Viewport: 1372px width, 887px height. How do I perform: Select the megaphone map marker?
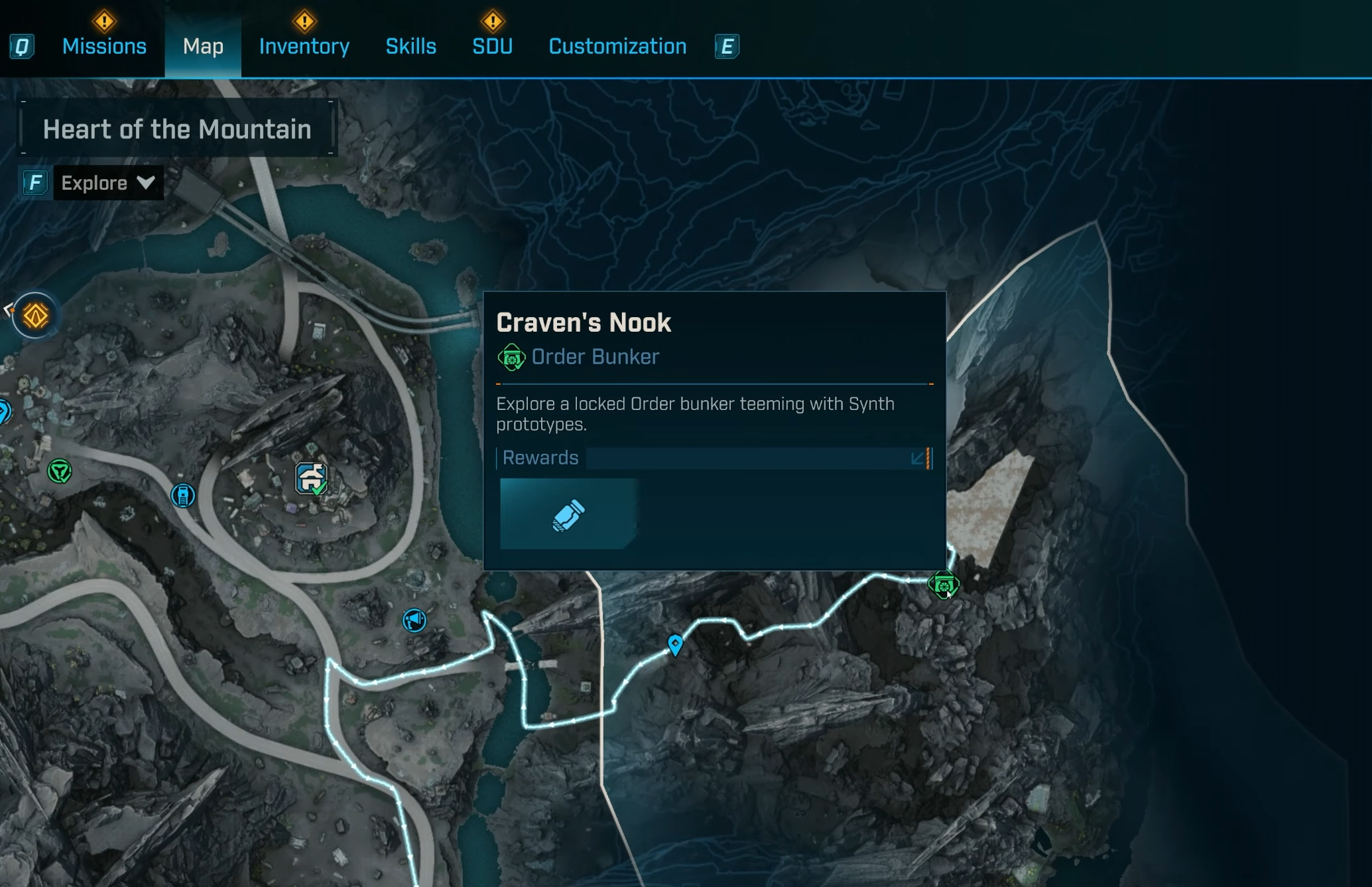[414, 620]
